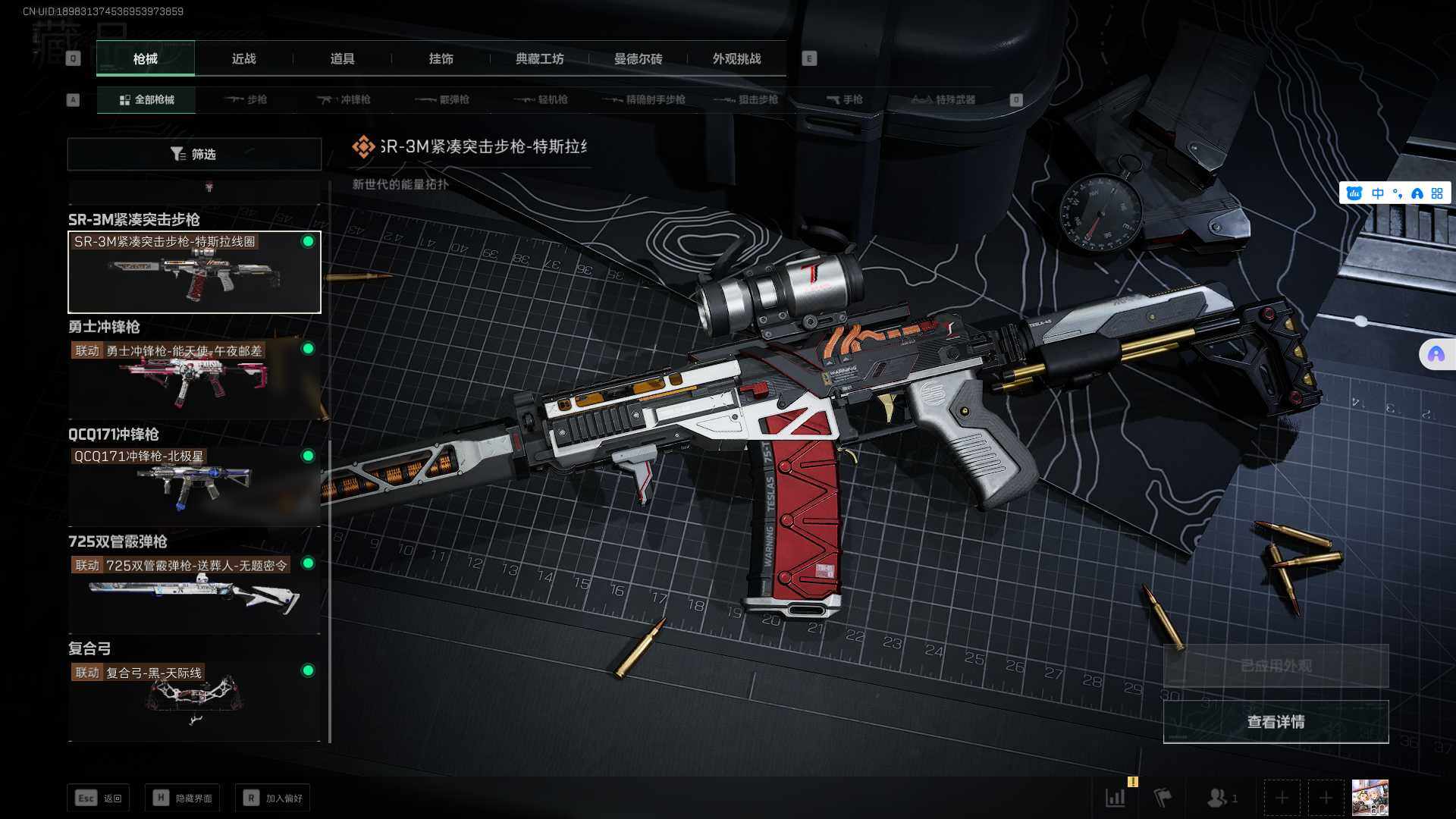Select the 勇士冲锋枪 午夜邮差 skin
This screenshot has height=819, width=1456.
[x=194, y=379]
